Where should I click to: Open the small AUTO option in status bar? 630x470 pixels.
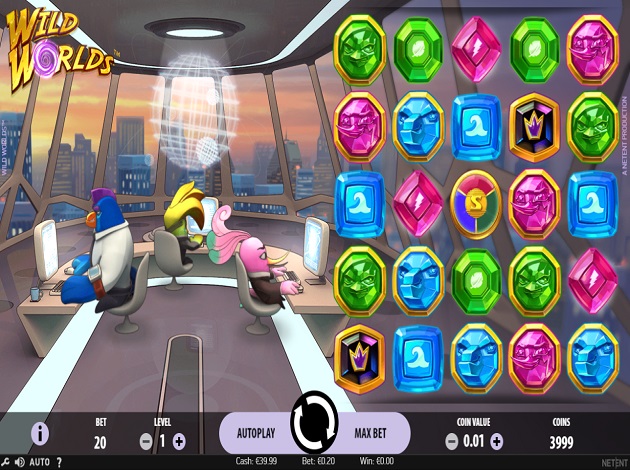click(40, 462)
